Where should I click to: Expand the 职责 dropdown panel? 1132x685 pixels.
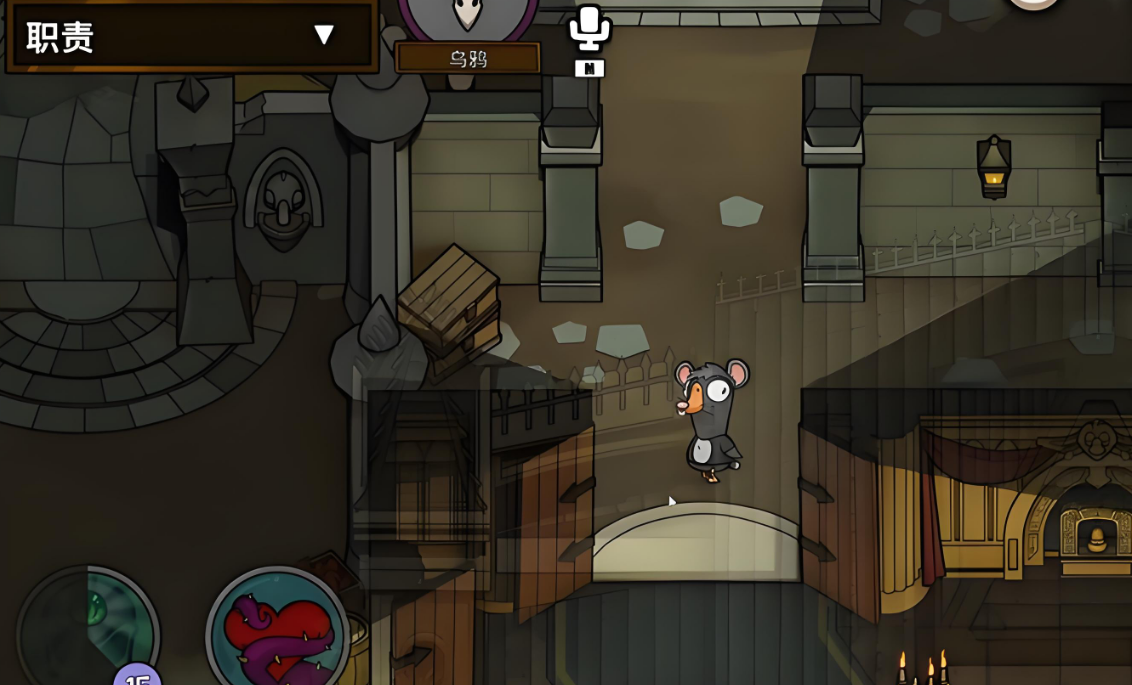click(322, 35)
